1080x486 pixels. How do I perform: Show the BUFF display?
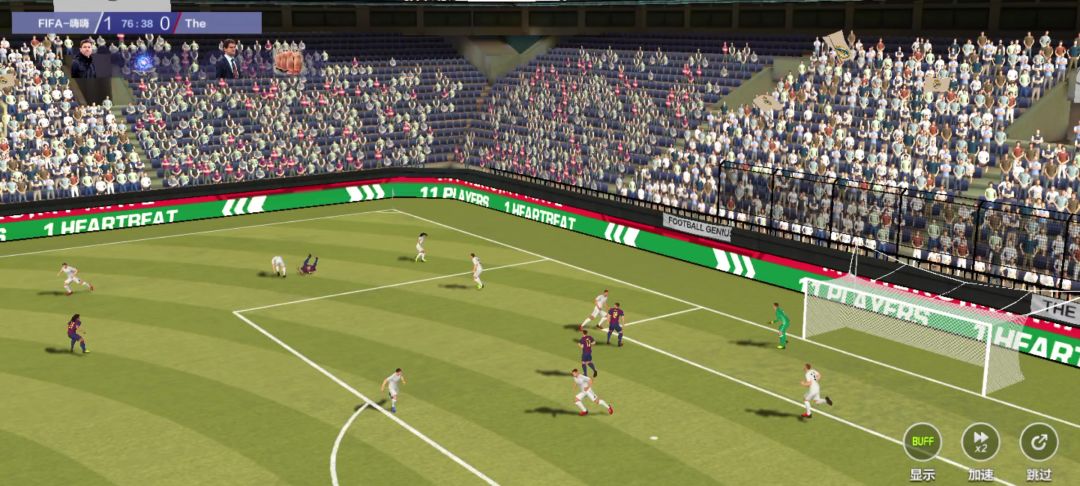click(x=922, y=442)
